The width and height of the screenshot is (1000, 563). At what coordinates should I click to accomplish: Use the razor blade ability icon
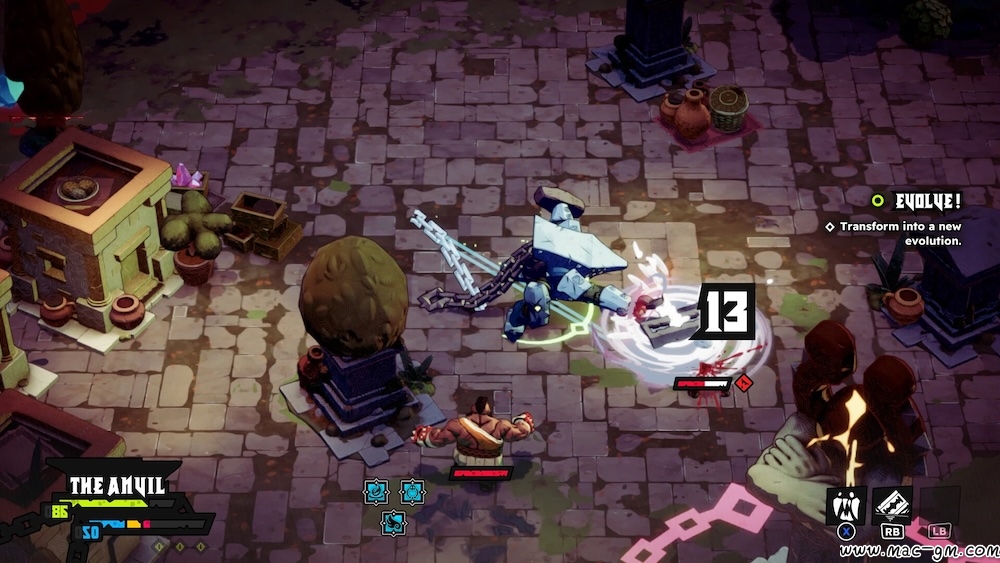pyautogui.click(x=891, y=506)
